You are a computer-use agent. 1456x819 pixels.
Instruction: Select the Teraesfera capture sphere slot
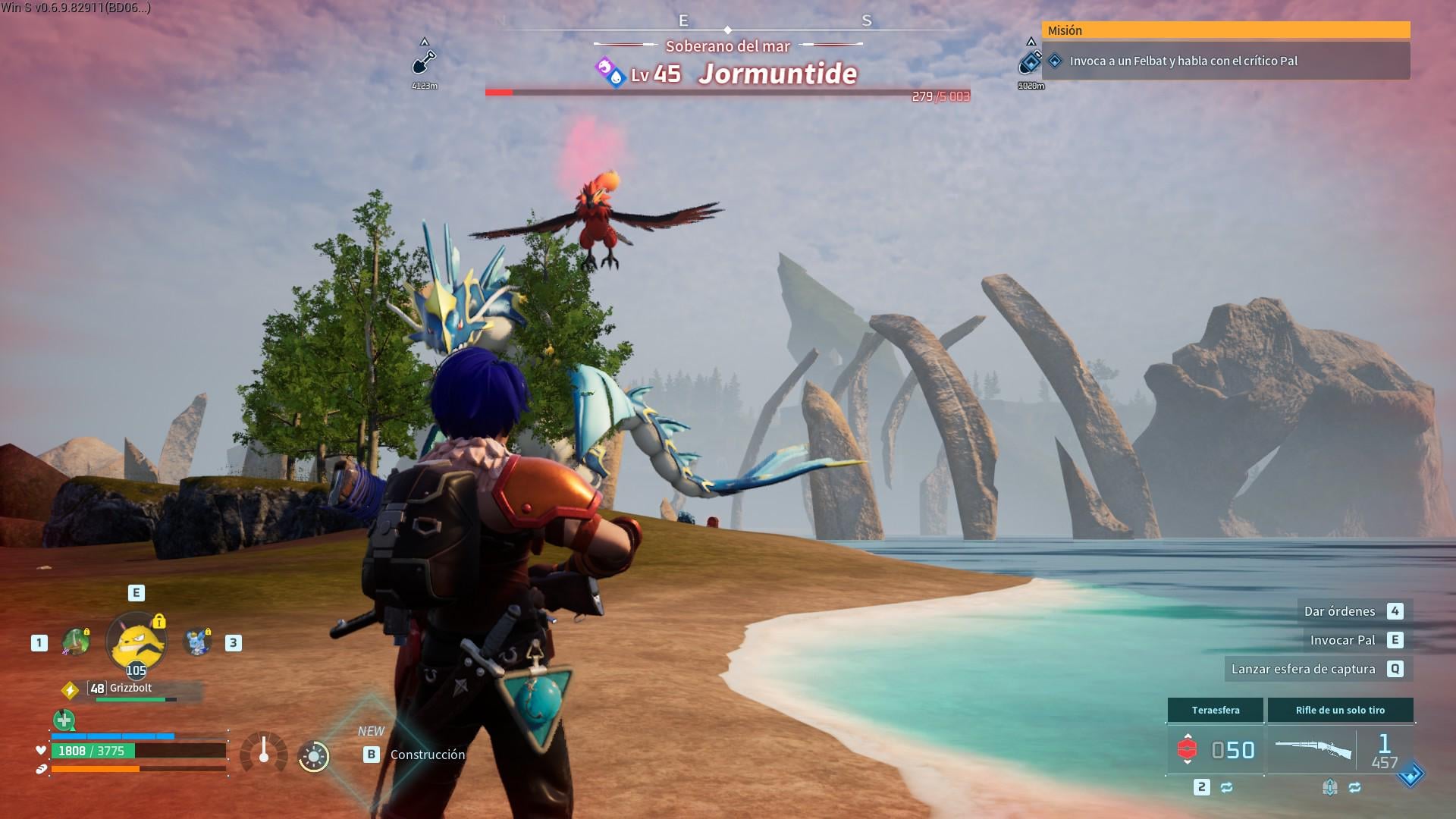pyautogui.click(x=1215, y=748)
